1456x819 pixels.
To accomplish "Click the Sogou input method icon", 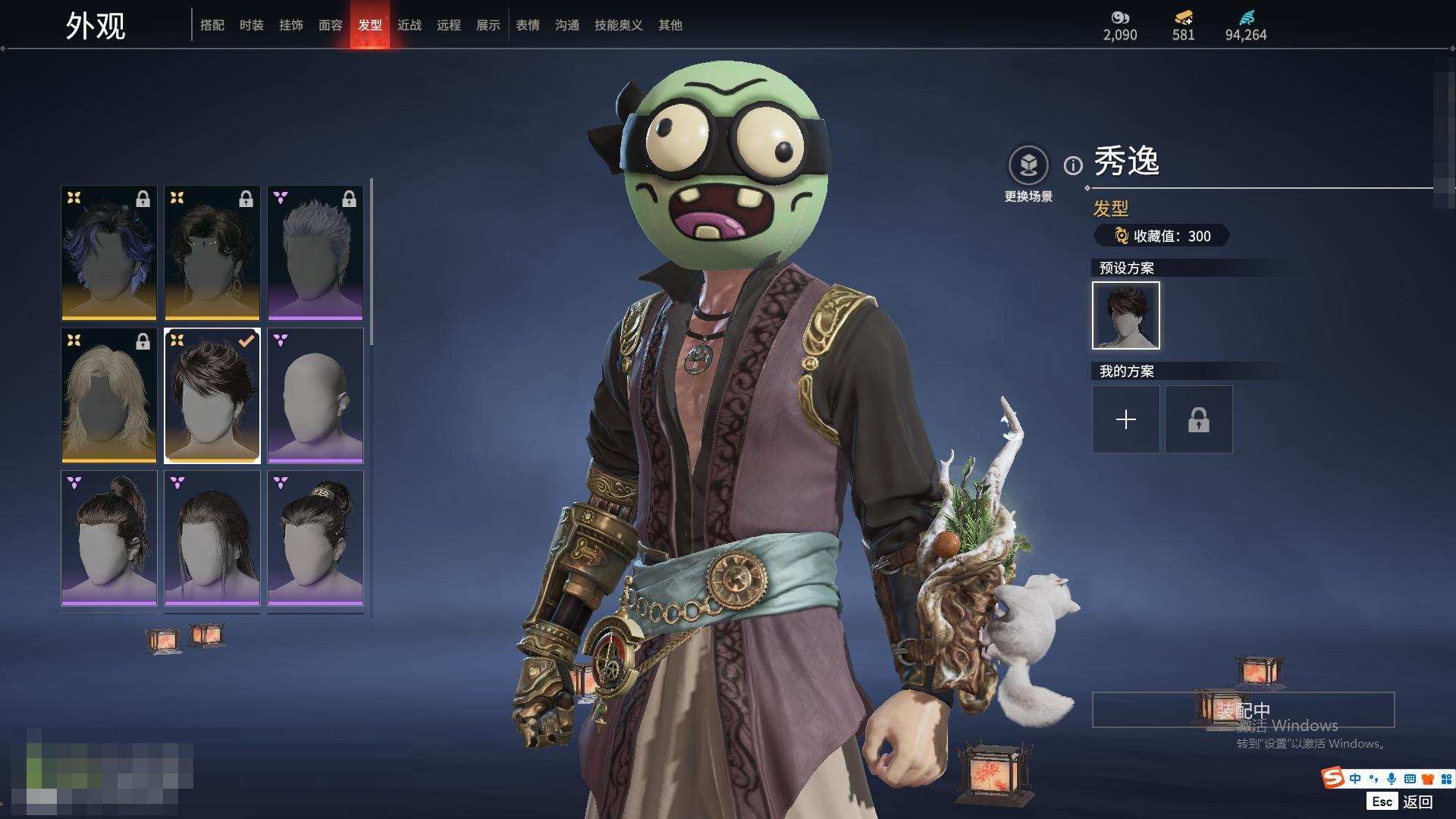I will pos(1332,778).
